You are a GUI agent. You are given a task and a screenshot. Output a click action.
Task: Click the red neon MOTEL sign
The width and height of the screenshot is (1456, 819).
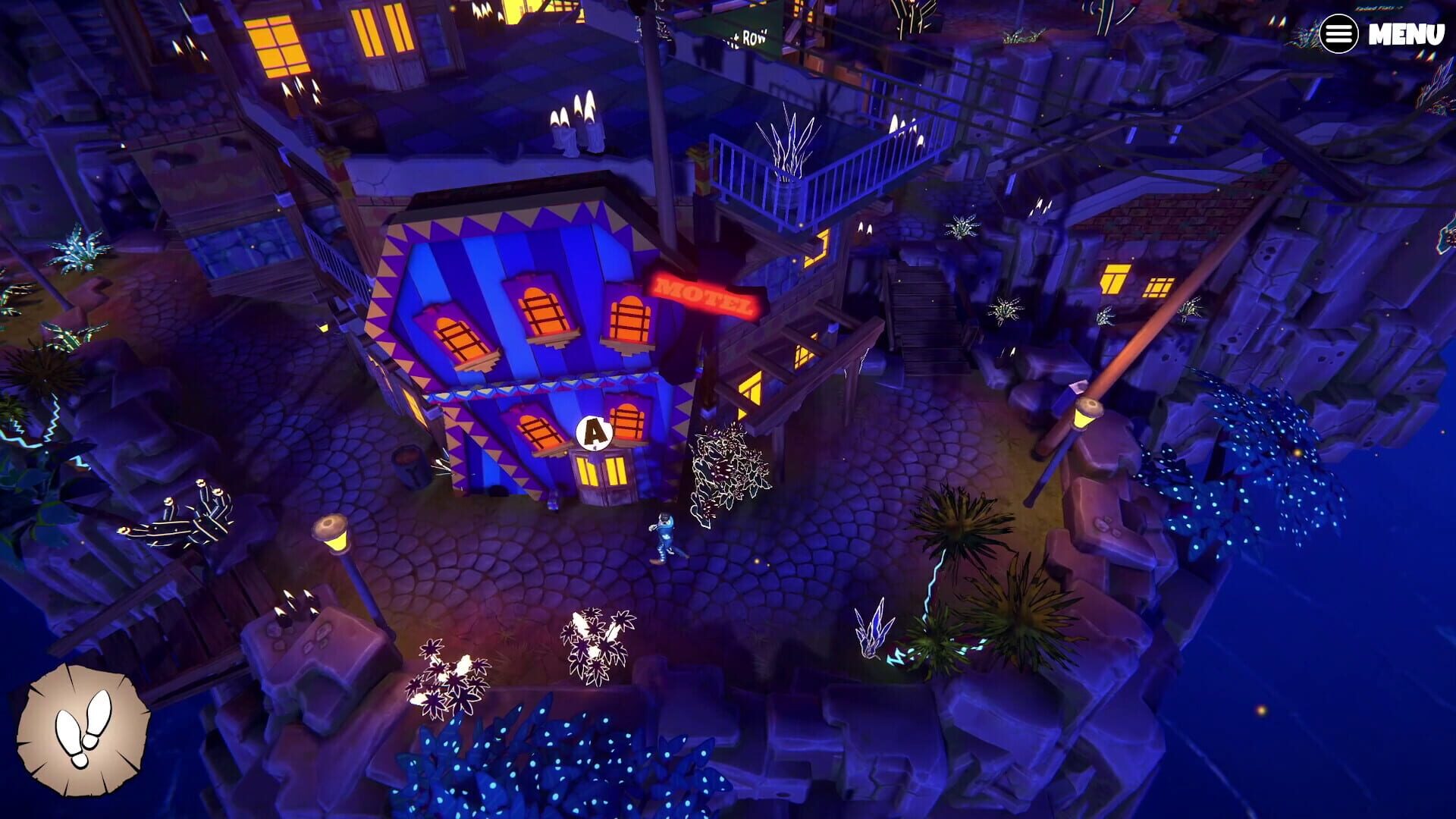(702, 294)
